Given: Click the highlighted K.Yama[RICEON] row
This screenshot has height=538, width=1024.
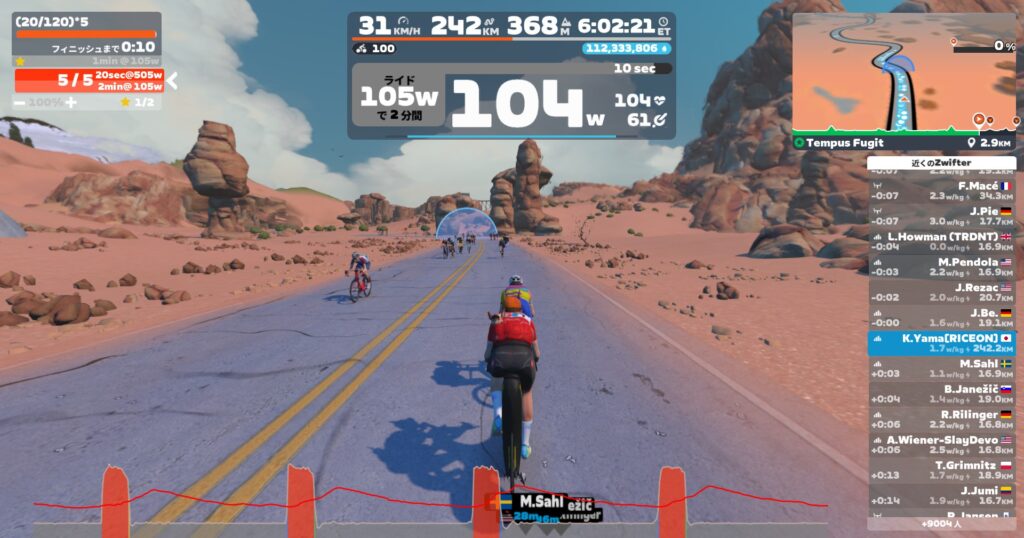Looking at the screenshot, I should point(942,344).
